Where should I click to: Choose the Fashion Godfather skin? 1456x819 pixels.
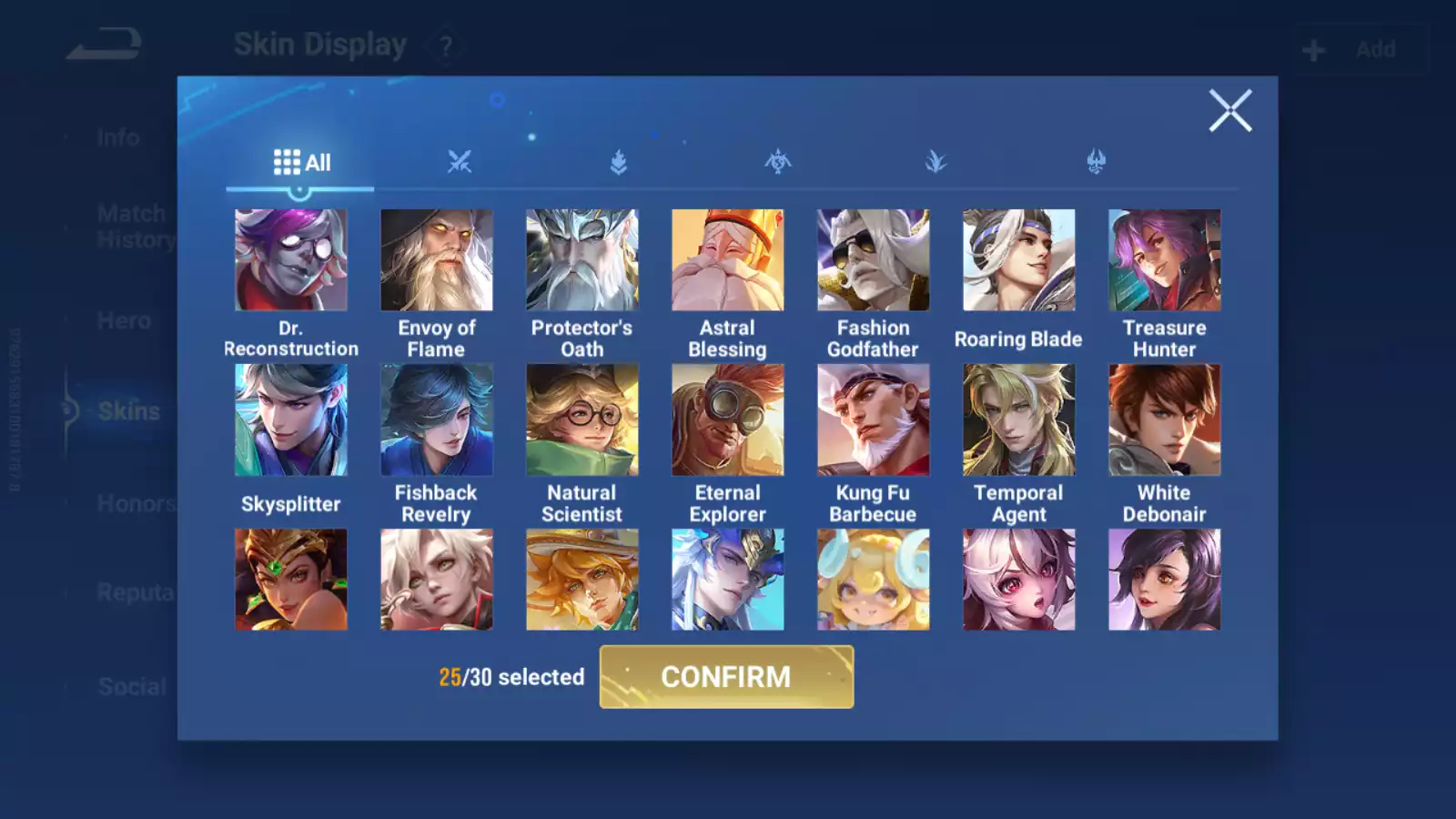coord(874,260)
